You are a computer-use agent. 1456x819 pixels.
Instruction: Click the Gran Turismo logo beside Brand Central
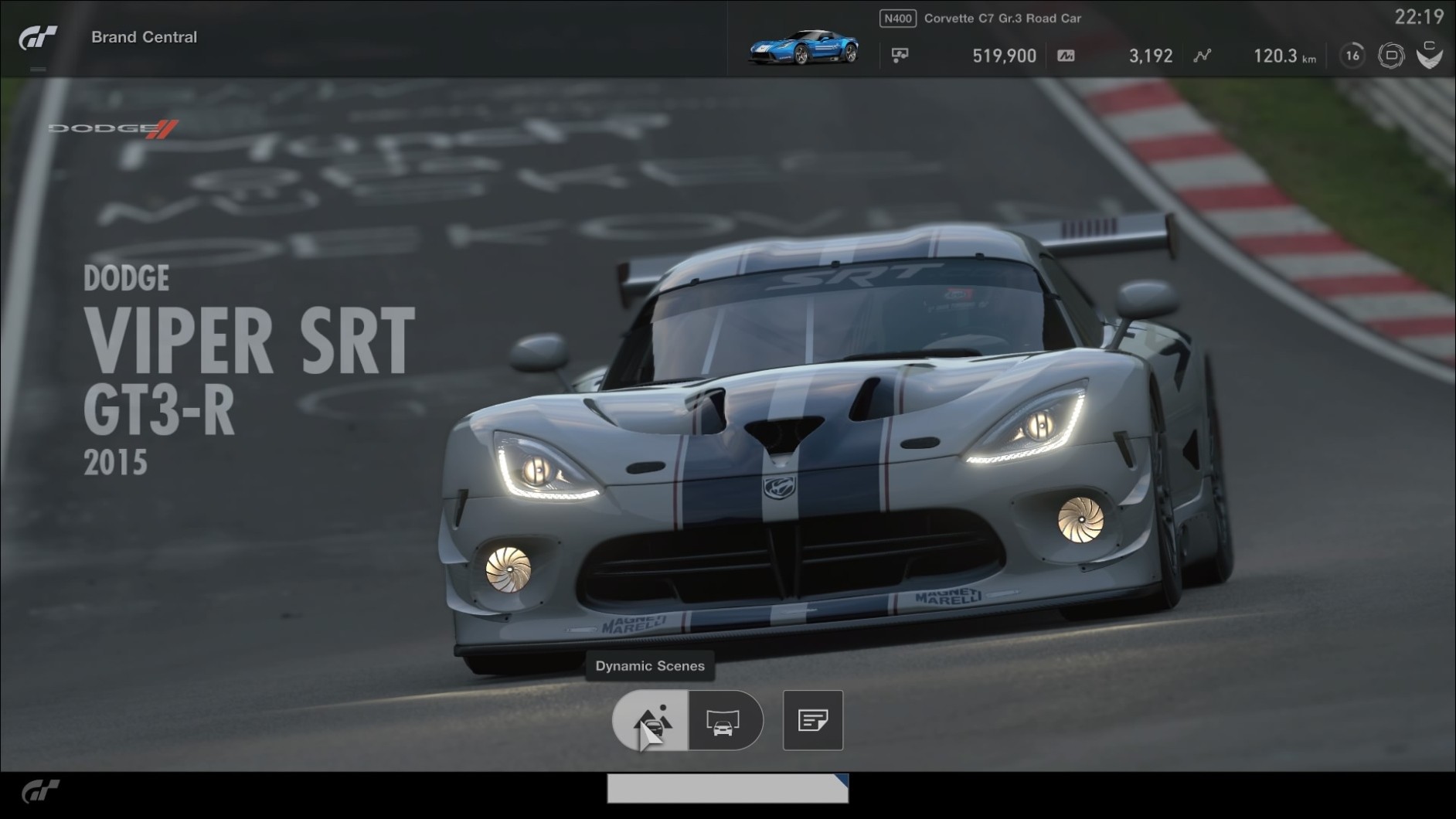(x=39, y=37)
